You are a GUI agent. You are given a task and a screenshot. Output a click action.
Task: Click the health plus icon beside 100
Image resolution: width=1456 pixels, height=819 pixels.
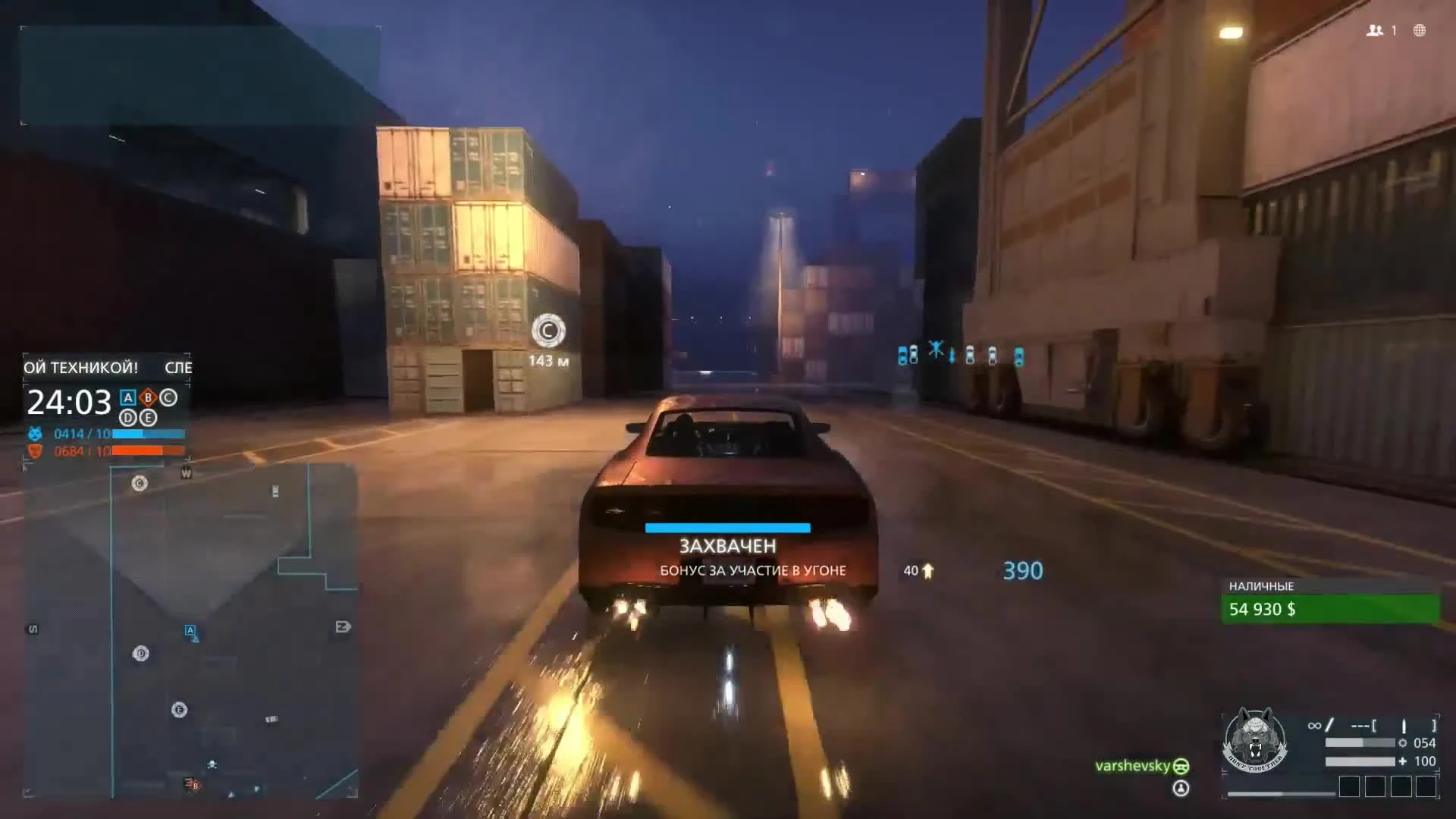pos(1404,761)
